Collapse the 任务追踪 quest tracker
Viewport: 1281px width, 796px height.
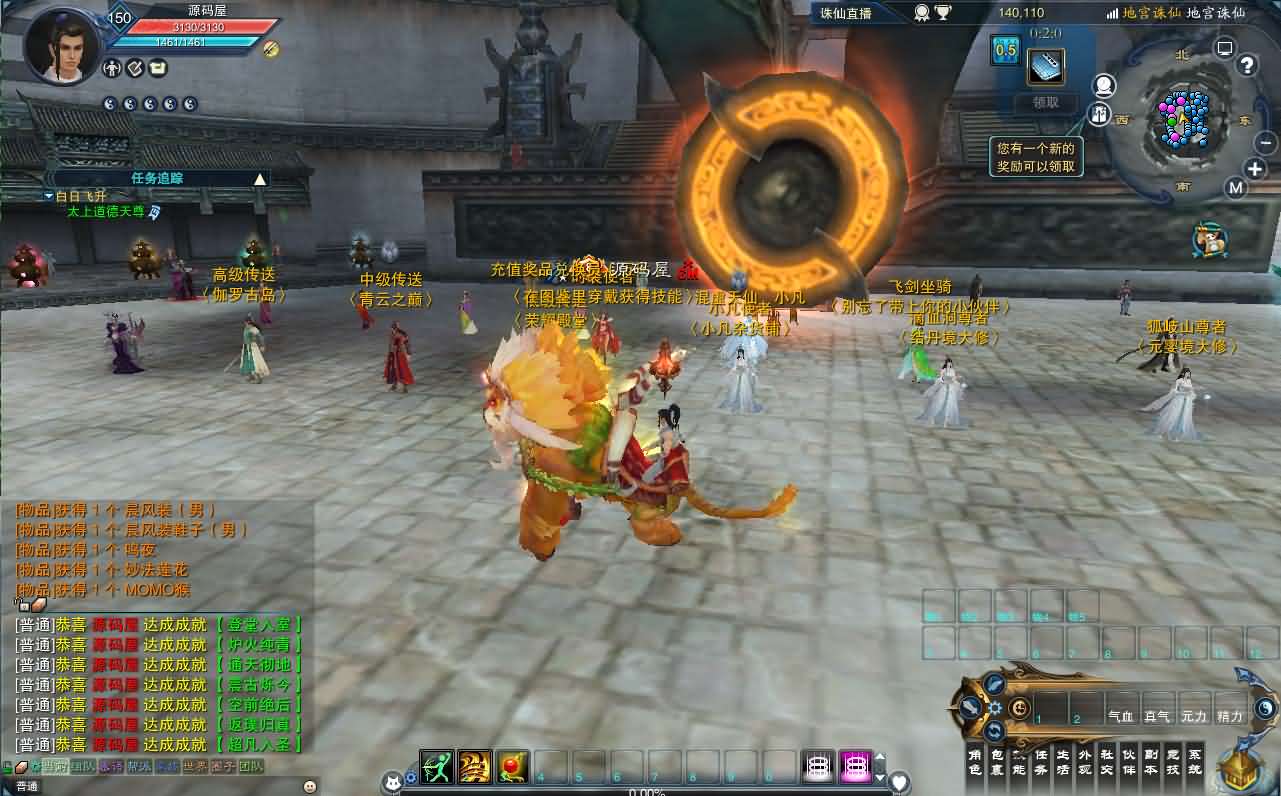tap(260, 179)
